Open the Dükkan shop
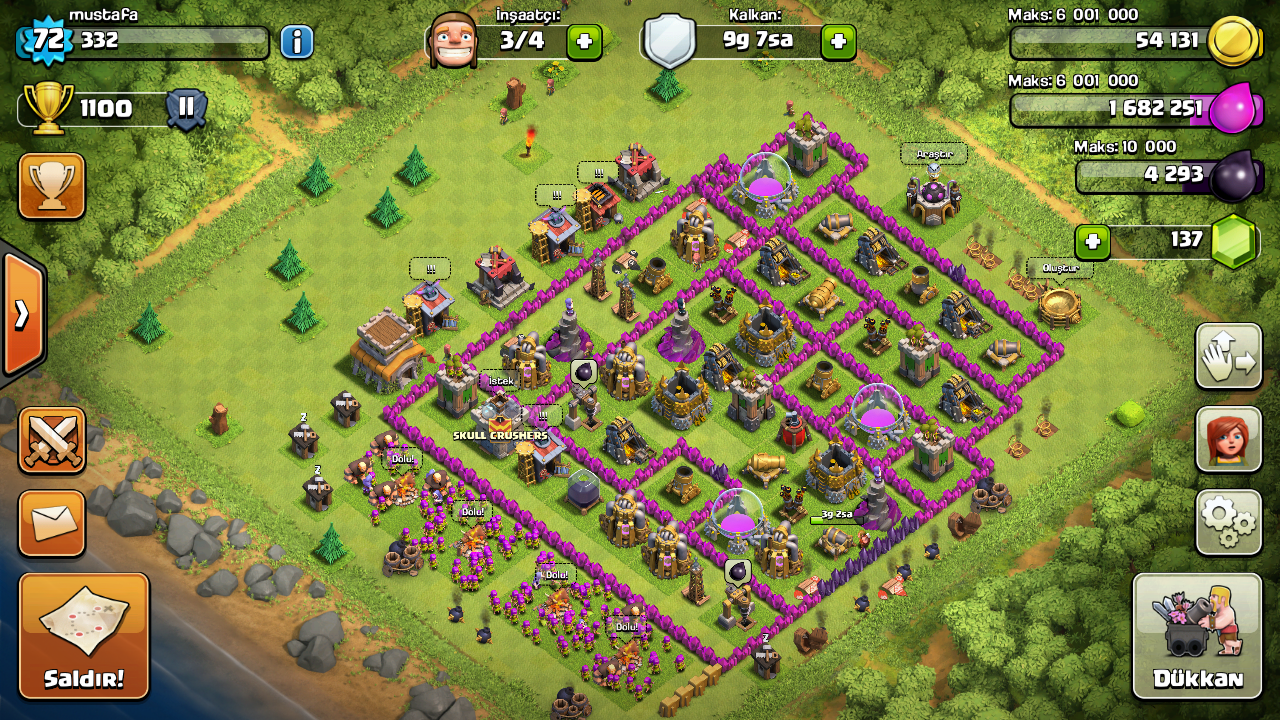1280x720 pixels. pyautogui.click(x=1197, y=635)
